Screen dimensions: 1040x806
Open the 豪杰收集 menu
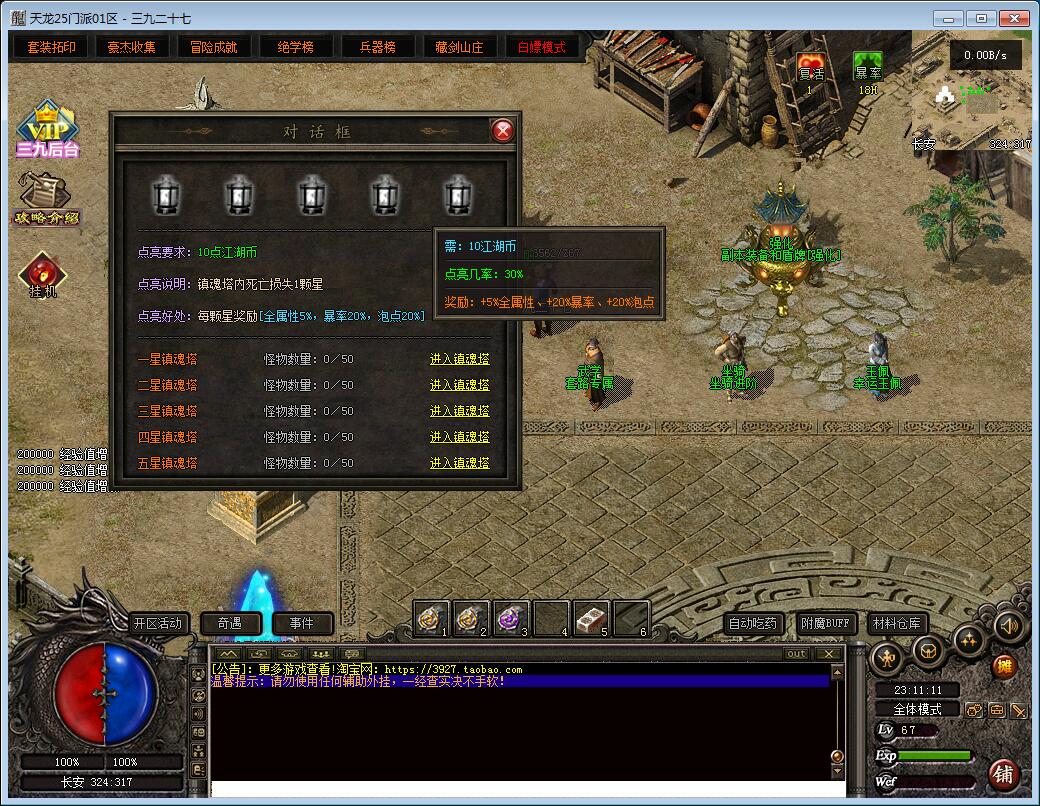(132, 47)
